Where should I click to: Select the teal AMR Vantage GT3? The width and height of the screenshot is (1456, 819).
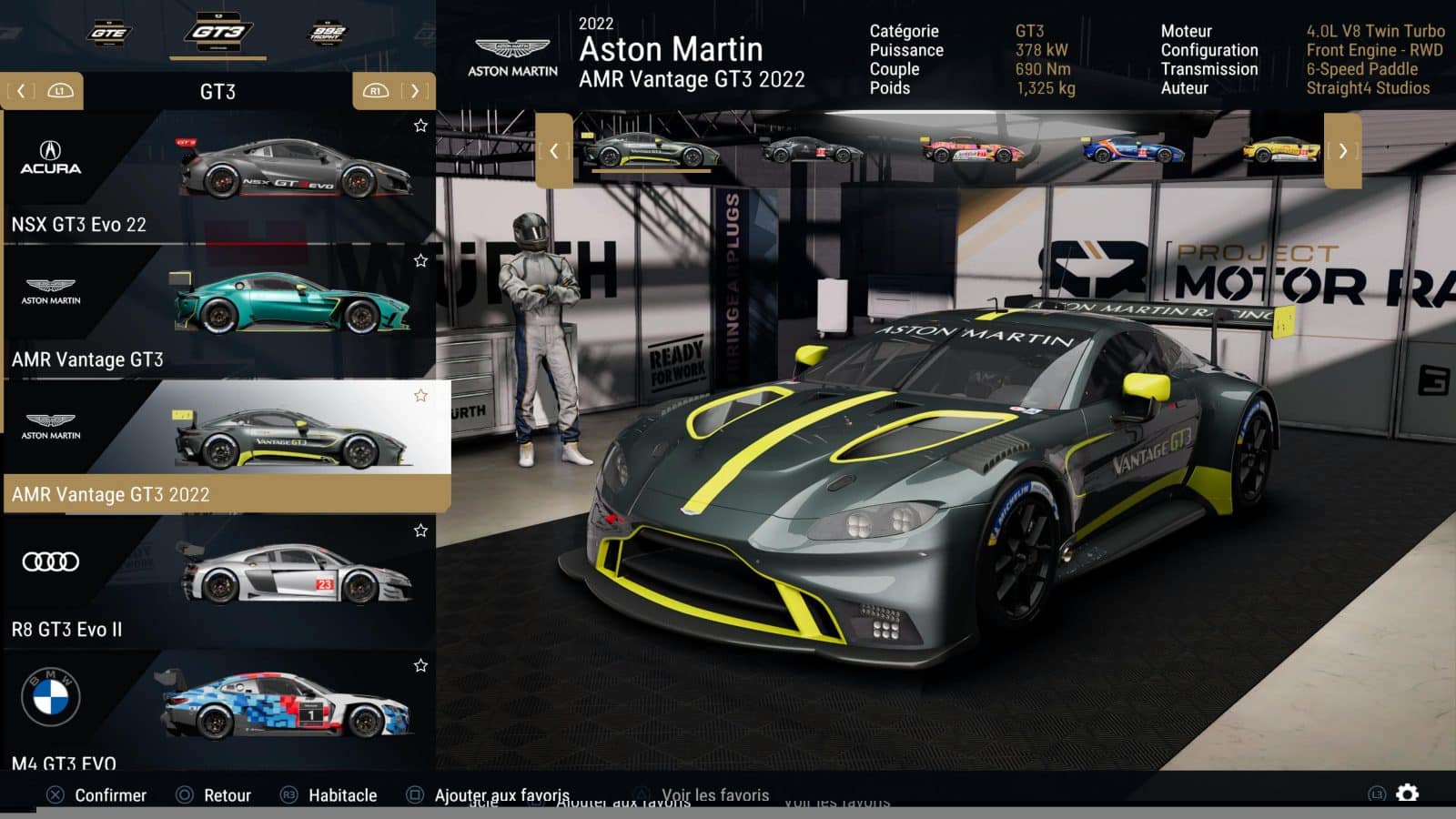[x=218, y=312]
